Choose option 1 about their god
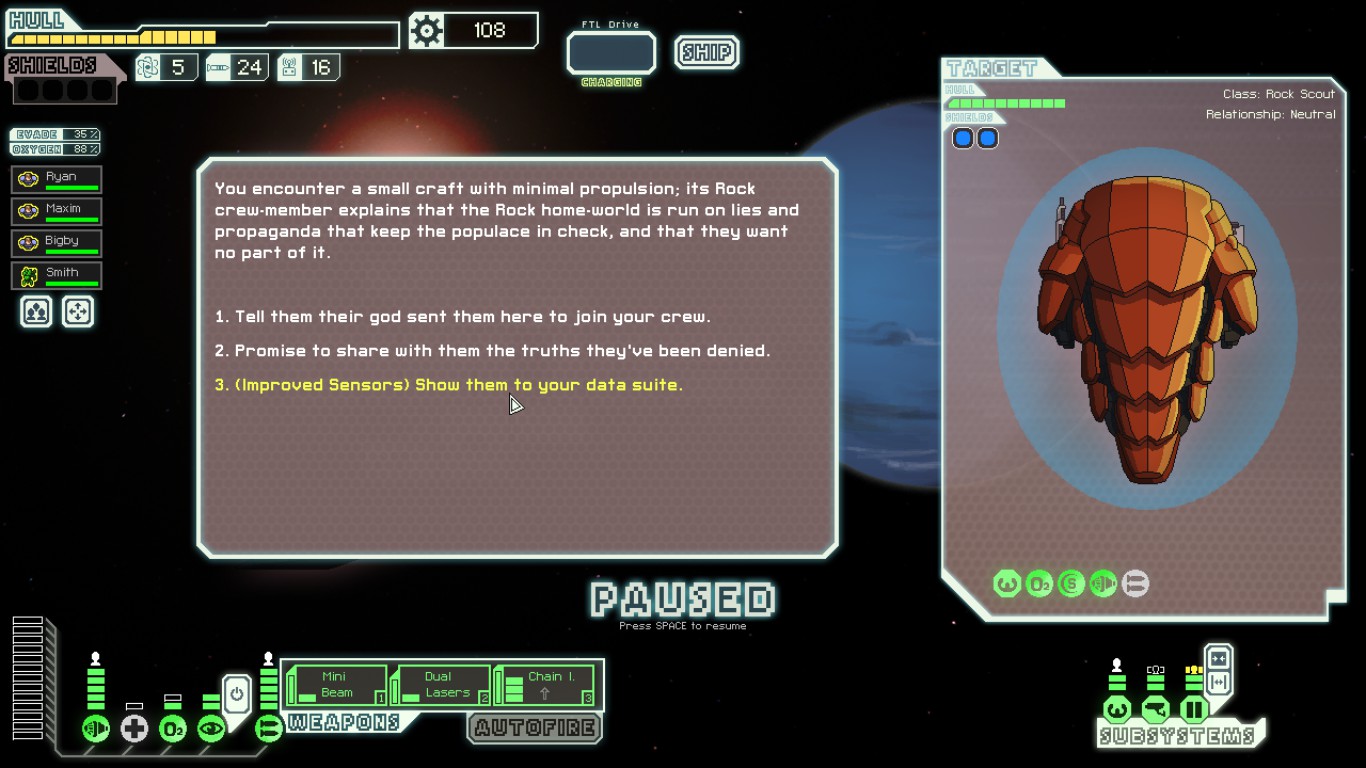Image resolution: width=1366 pixels, height=768 pixels. pyautogui.click(x=462, y=317)
